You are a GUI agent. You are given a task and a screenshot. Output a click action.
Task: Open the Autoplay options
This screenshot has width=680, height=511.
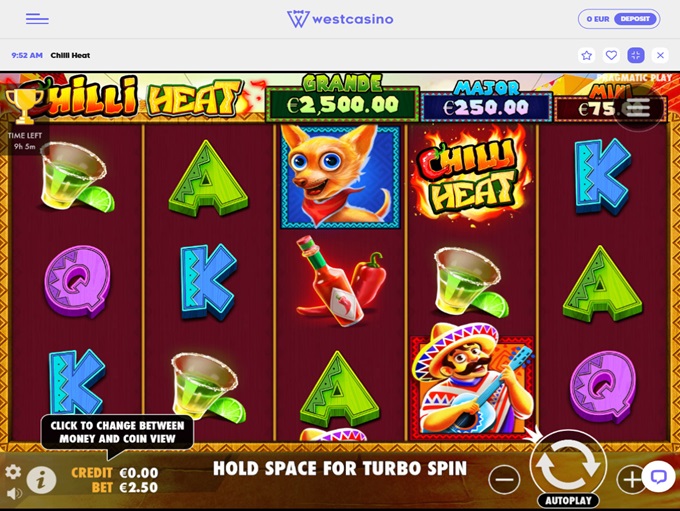click(x=568, y=500)
